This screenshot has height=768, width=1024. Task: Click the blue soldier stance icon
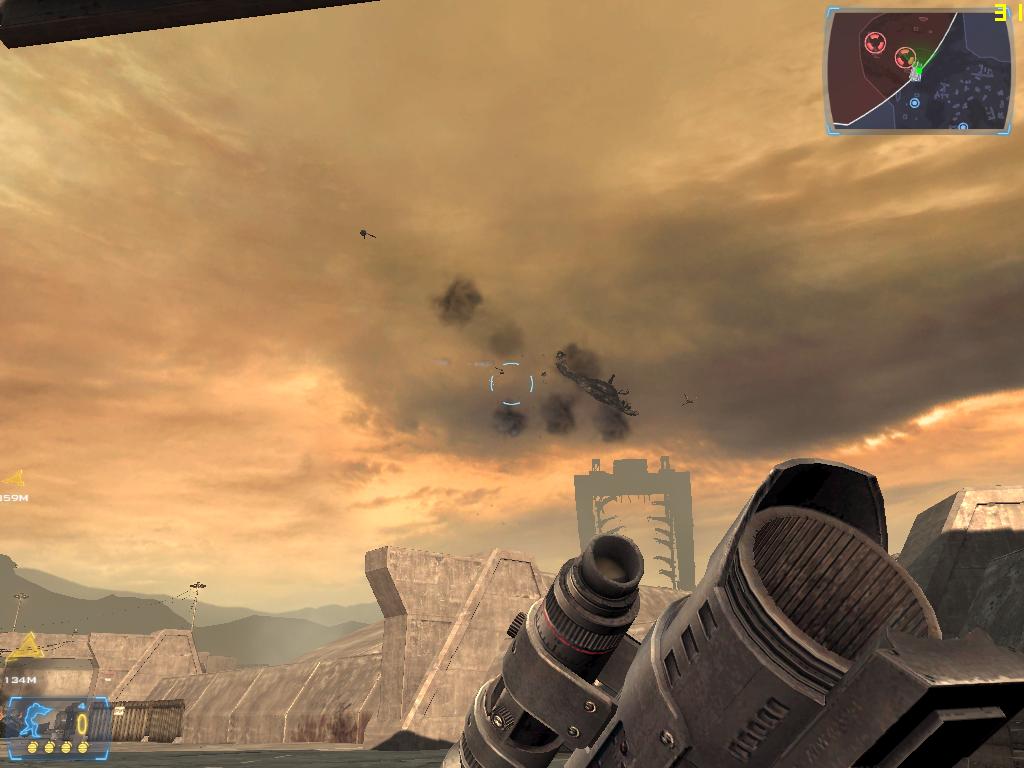(x=33, y=717)
